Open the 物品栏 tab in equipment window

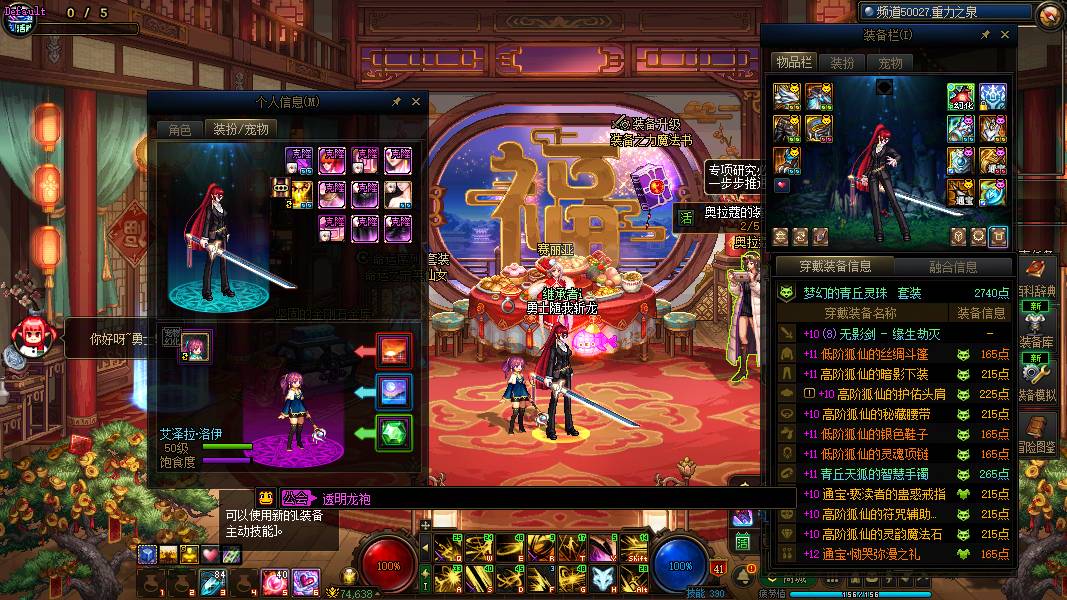click(796, 63)
